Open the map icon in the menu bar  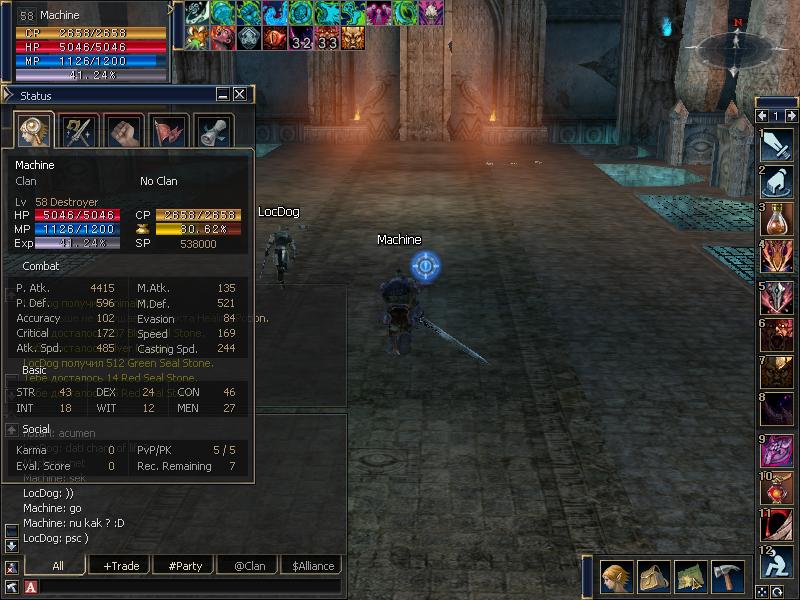tap(690, 577)
